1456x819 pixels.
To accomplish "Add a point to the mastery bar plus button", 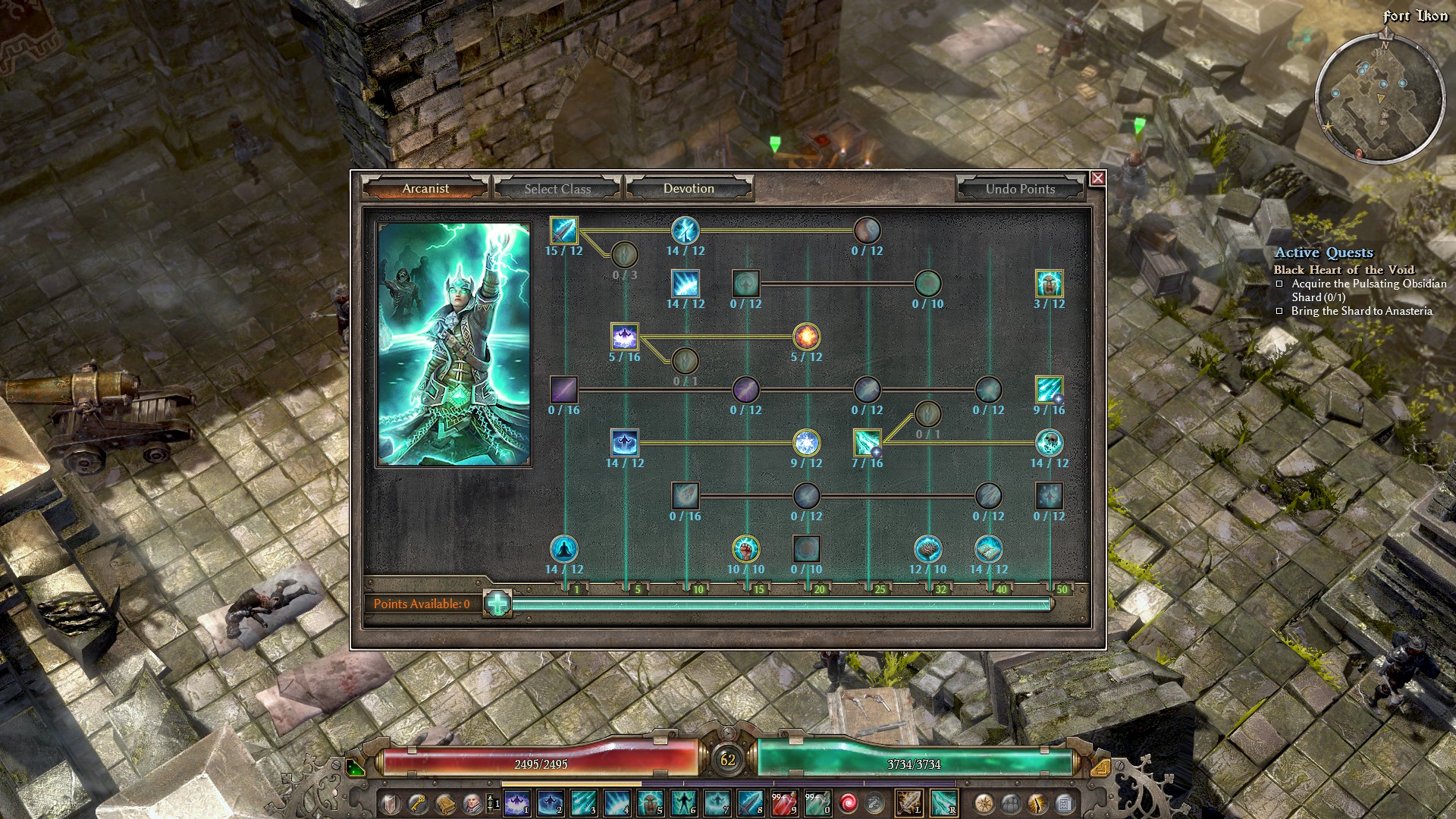I will coord(497,604).
